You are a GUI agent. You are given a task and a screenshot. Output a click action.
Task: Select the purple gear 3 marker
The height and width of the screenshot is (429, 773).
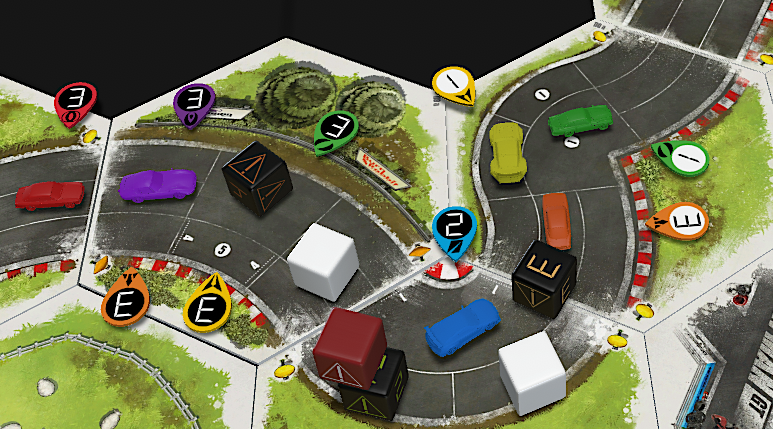point(195,101)
